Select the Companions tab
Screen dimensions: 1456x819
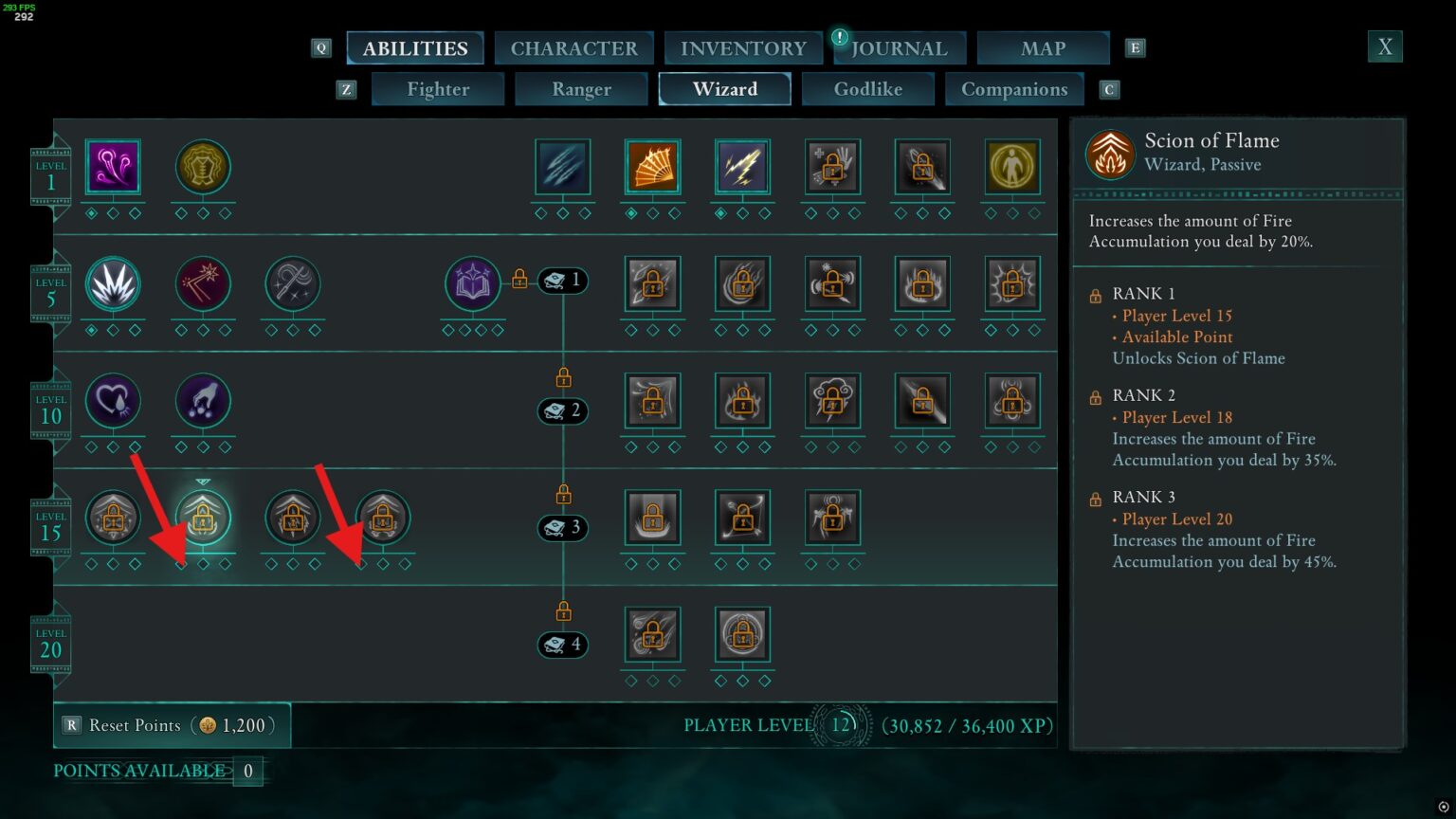tap(1013, 89)
